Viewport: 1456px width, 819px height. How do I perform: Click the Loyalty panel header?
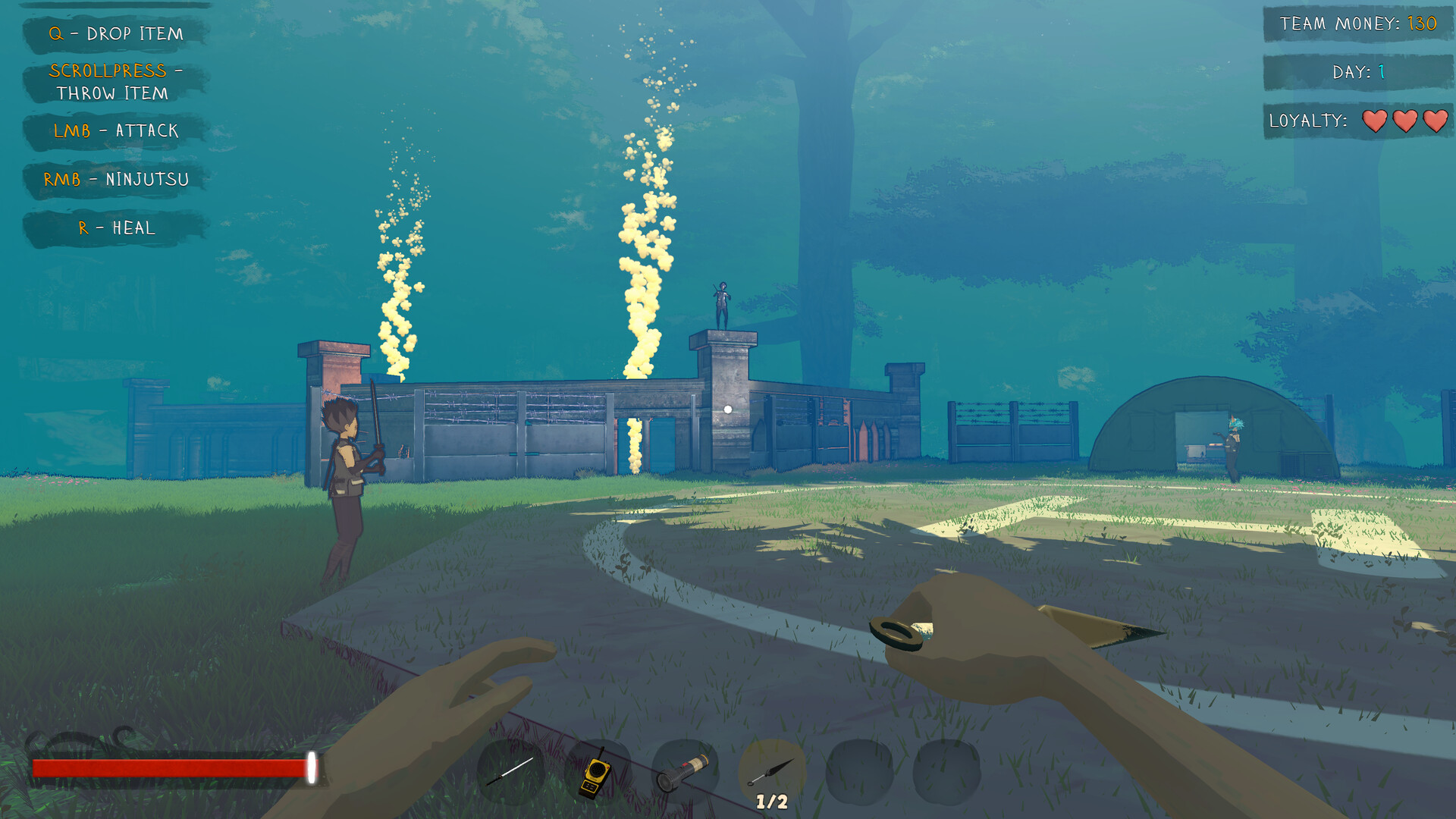[1308, 120]
